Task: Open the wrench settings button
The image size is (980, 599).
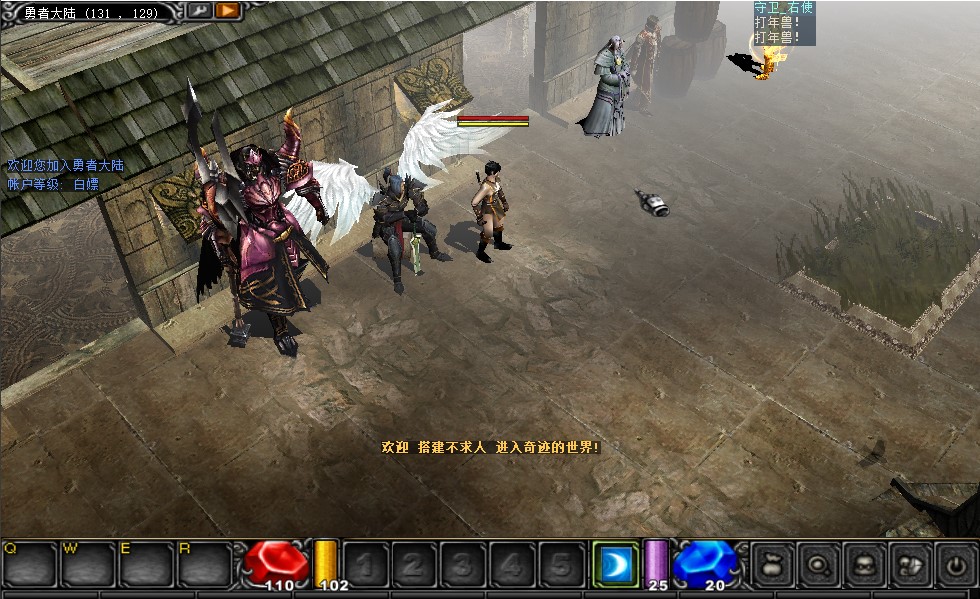Action: coord(199,10)
